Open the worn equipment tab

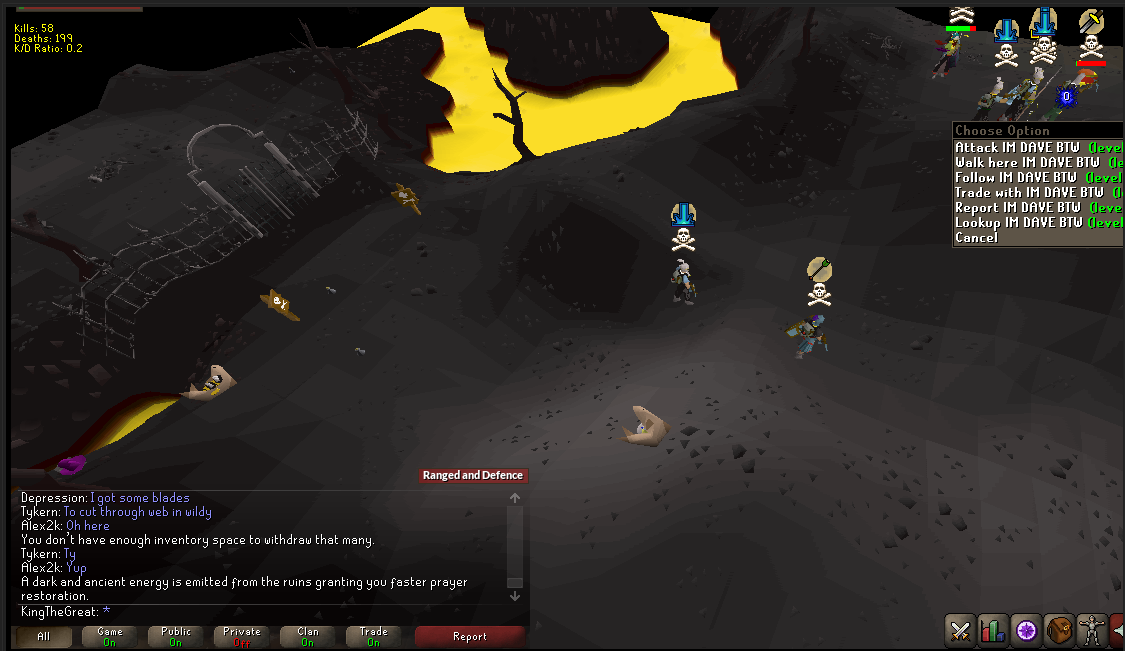pos(1091,630)
